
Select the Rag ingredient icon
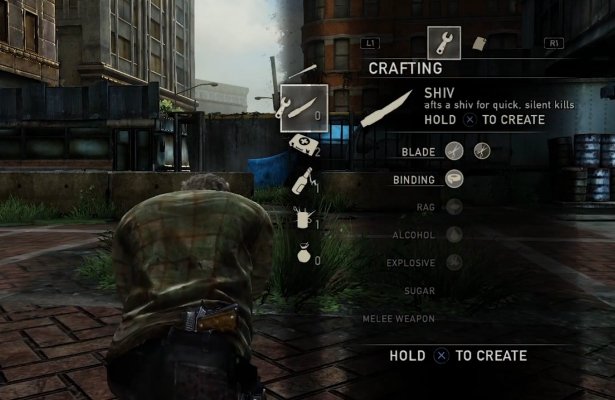455,207
